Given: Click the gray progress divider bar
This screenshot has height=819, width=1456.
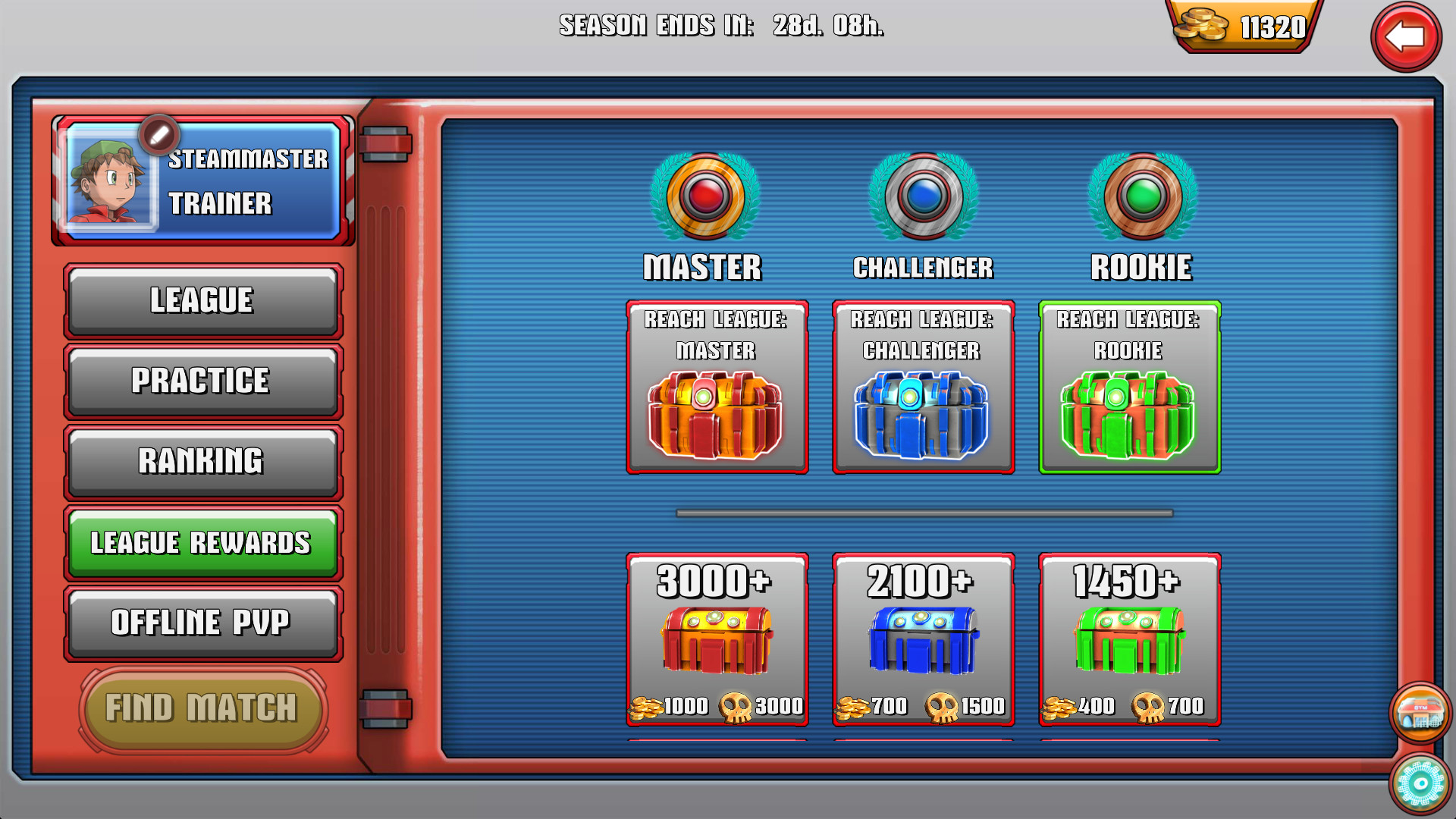Looking at the screenshot, I should (921, 512).
